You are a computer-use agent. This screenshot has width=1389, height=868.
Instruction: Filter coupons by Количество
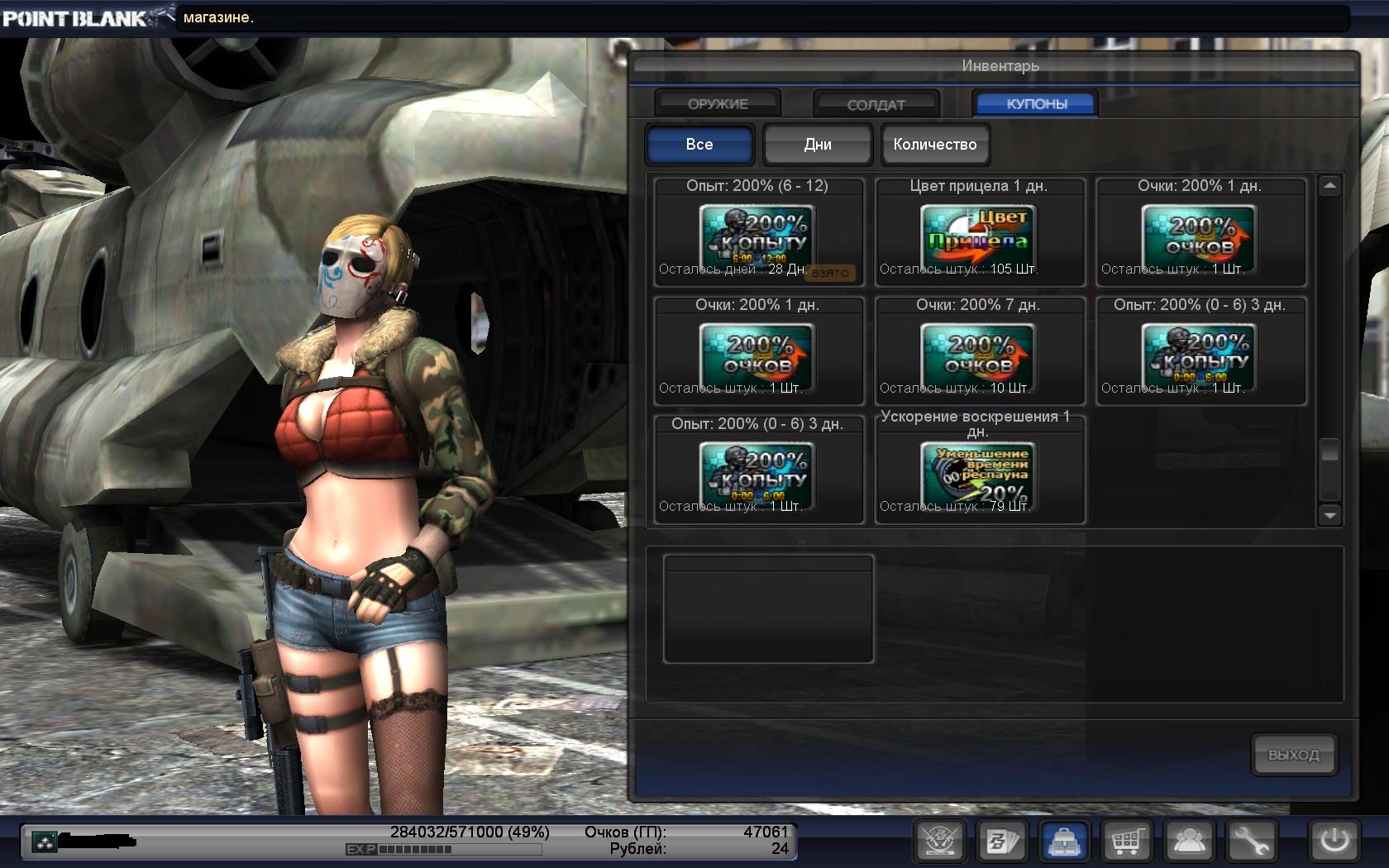935,145
